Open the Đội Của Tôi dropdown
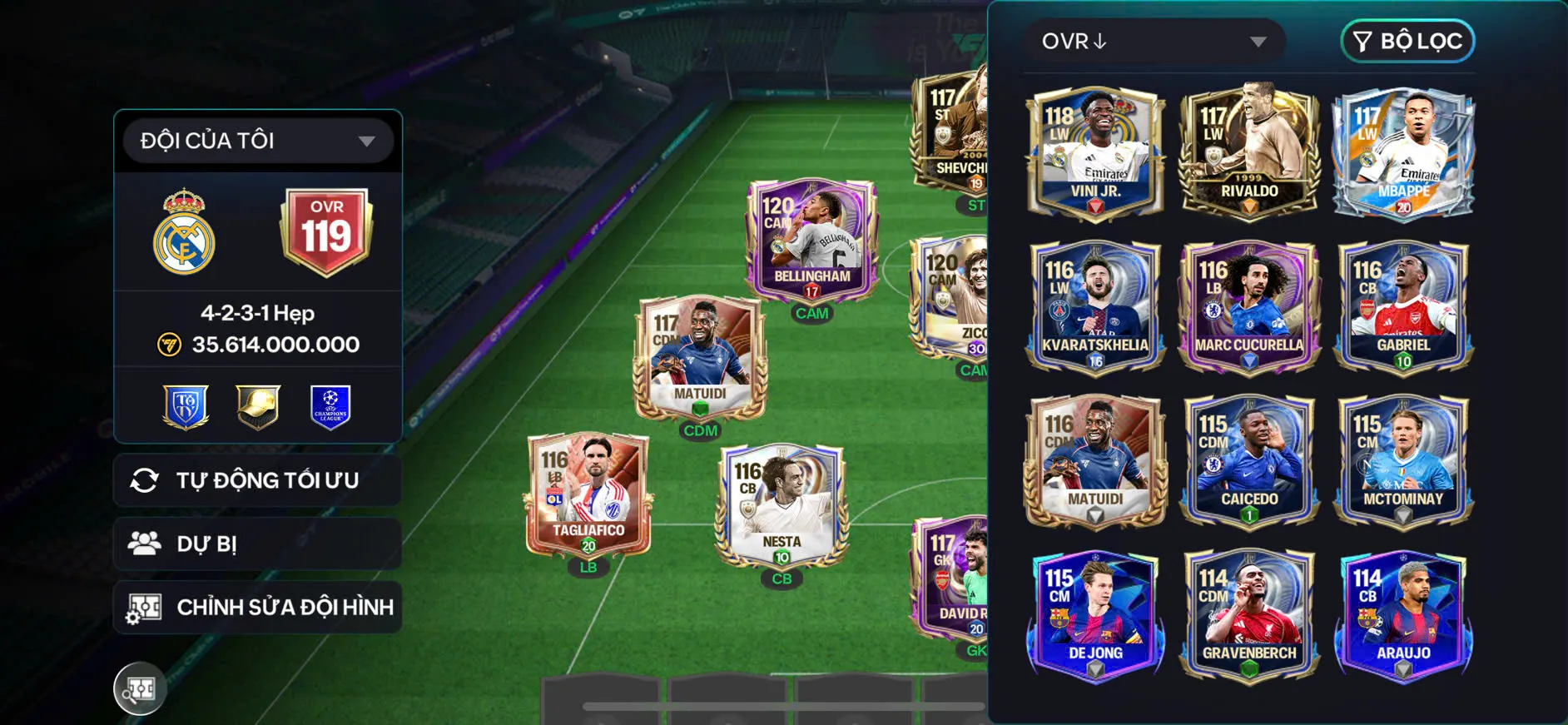The image size is (1568, 725). pyautogui.click(x=258, y=141)
